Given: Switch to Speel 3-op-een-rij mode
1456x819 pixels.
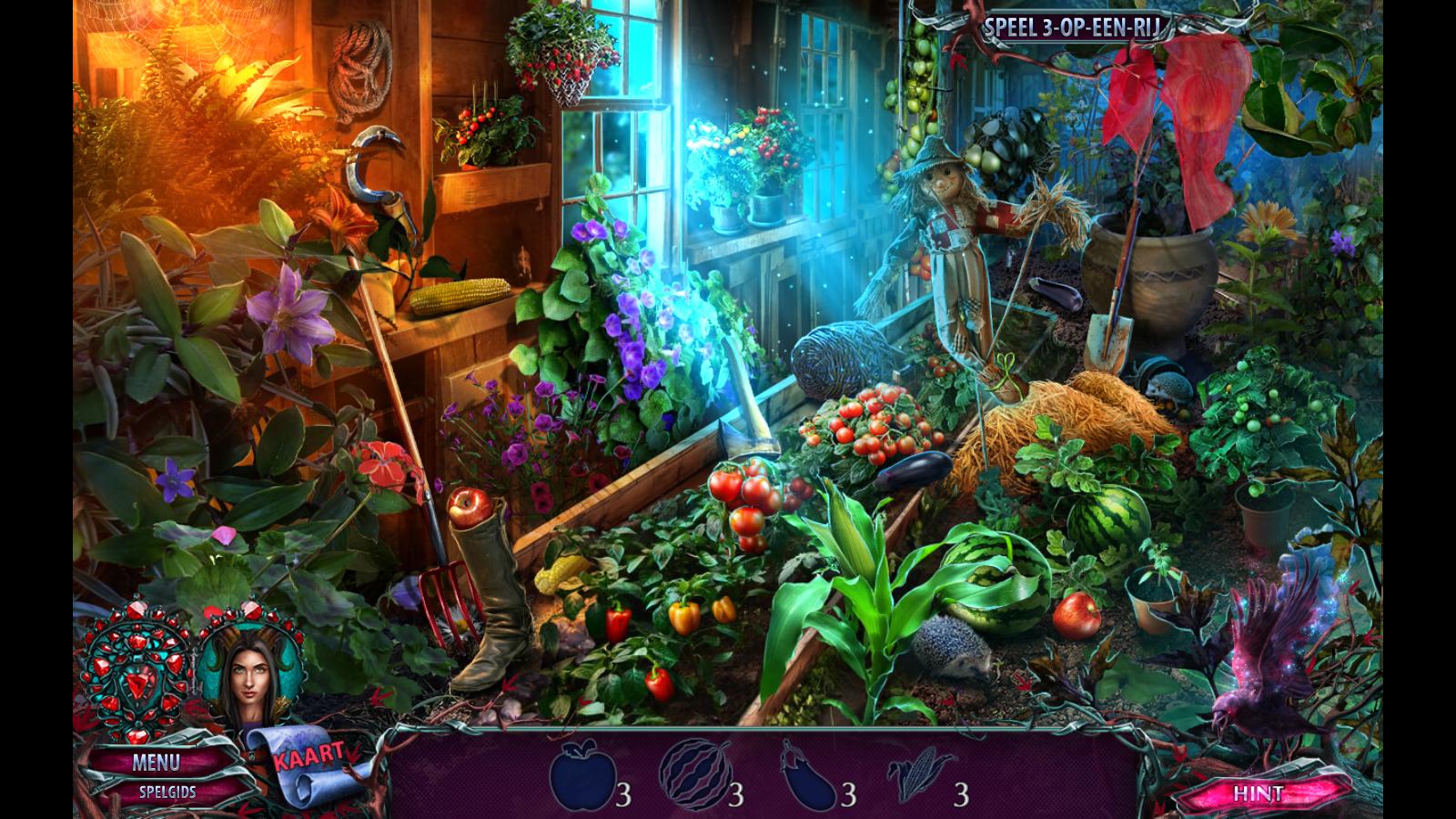Looking at the screenshot, I should point(1072,29).
